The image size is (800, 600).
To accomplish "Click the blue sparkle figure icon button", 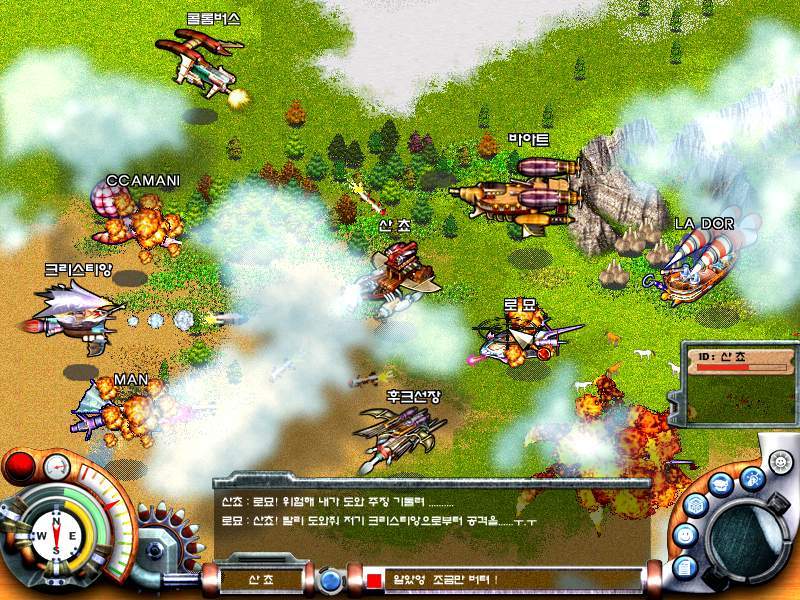I will [752, 477].
